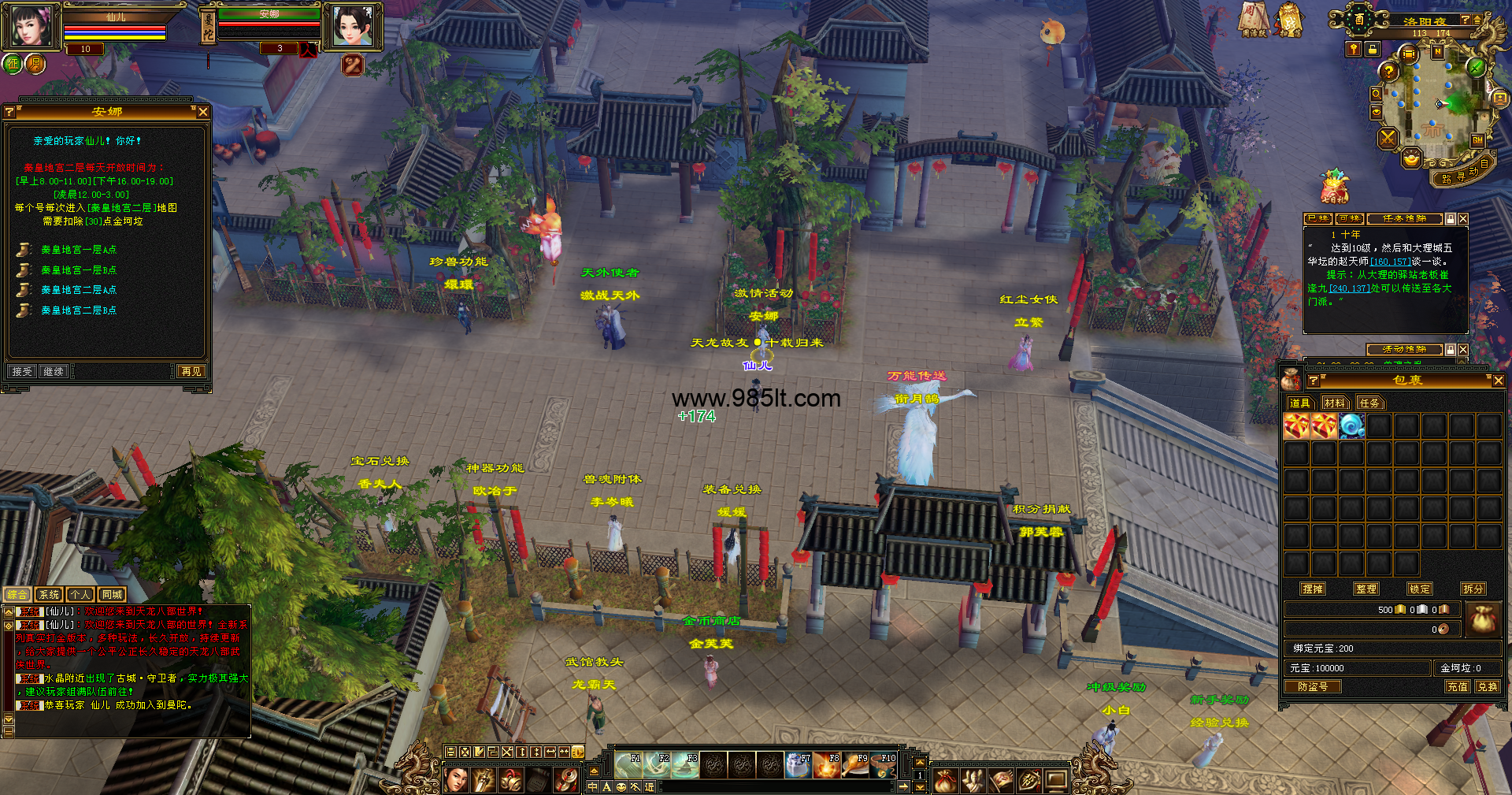Screen dimensions: 1512x795
Task: Say 再见 to end the dialogue
Action: coord(191,371)
